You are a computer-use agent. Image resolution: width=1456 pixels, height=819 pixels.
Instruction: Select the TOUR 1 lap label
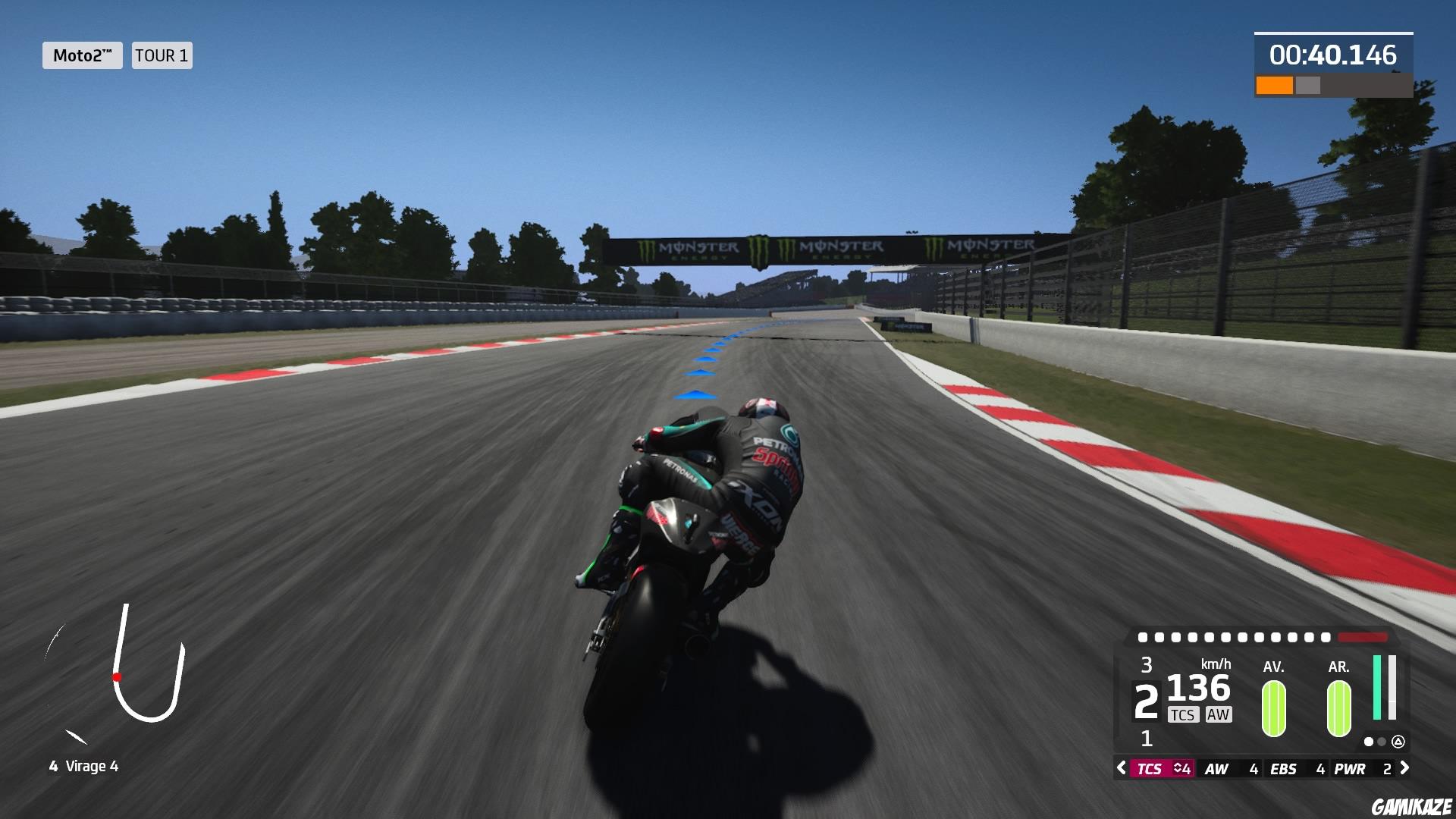(161, 55)
